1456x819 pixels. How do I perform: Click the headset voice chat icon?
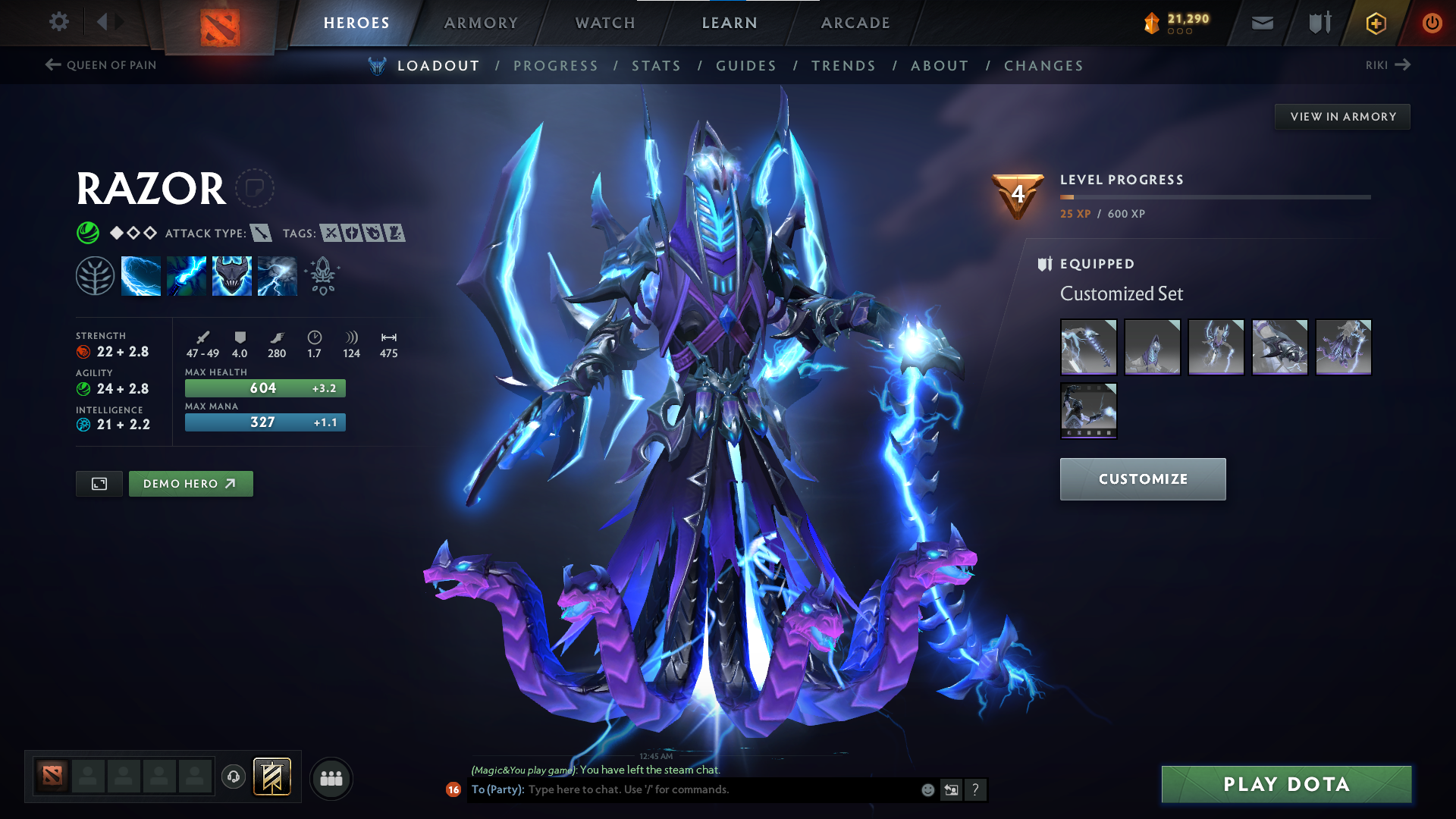point(233,777)
